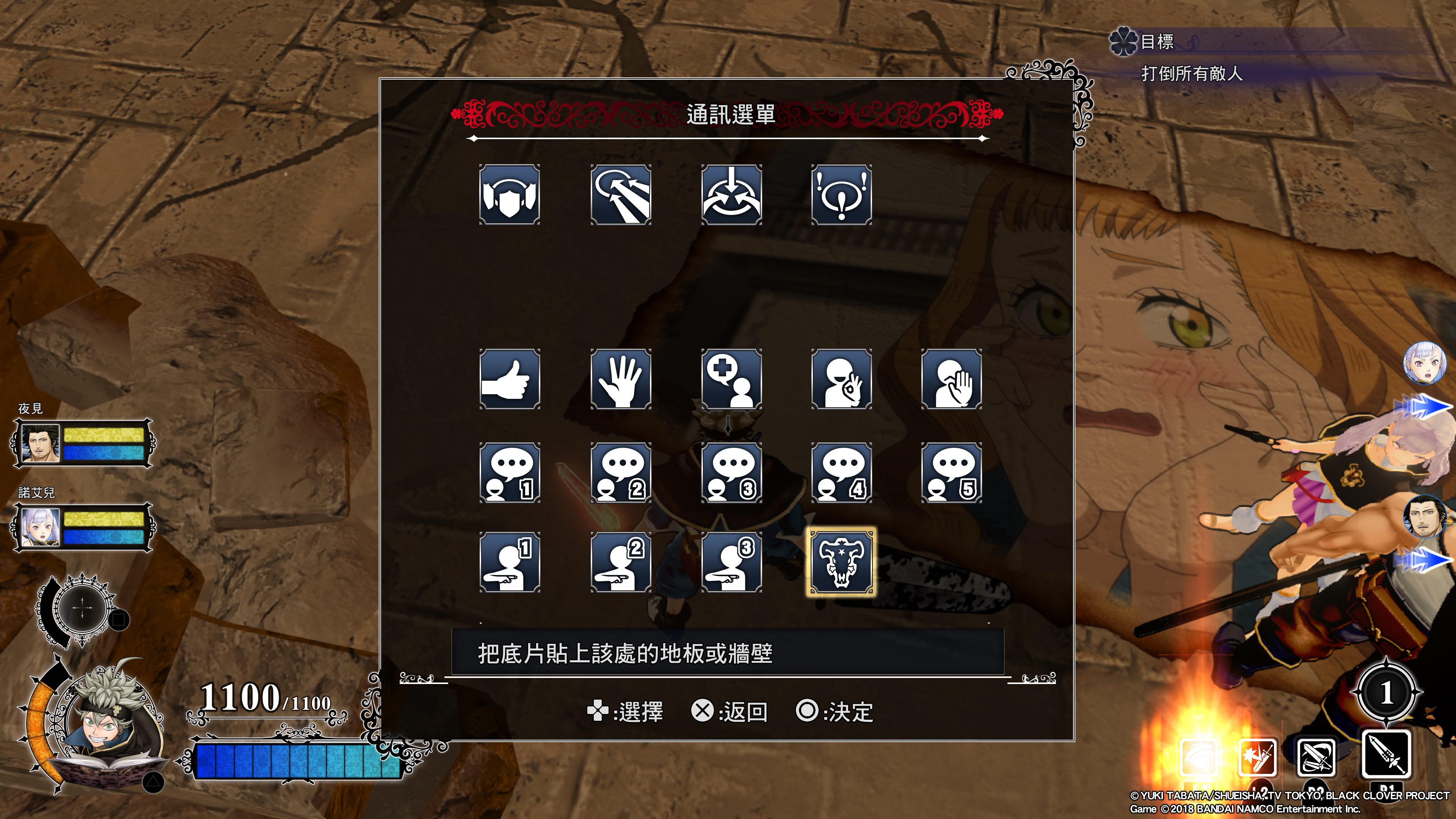The height and width of the screenshot is (819, 1456).
Task: Select the open hand wave gesture
Action: pyautogui.click(x=620, y=380)
